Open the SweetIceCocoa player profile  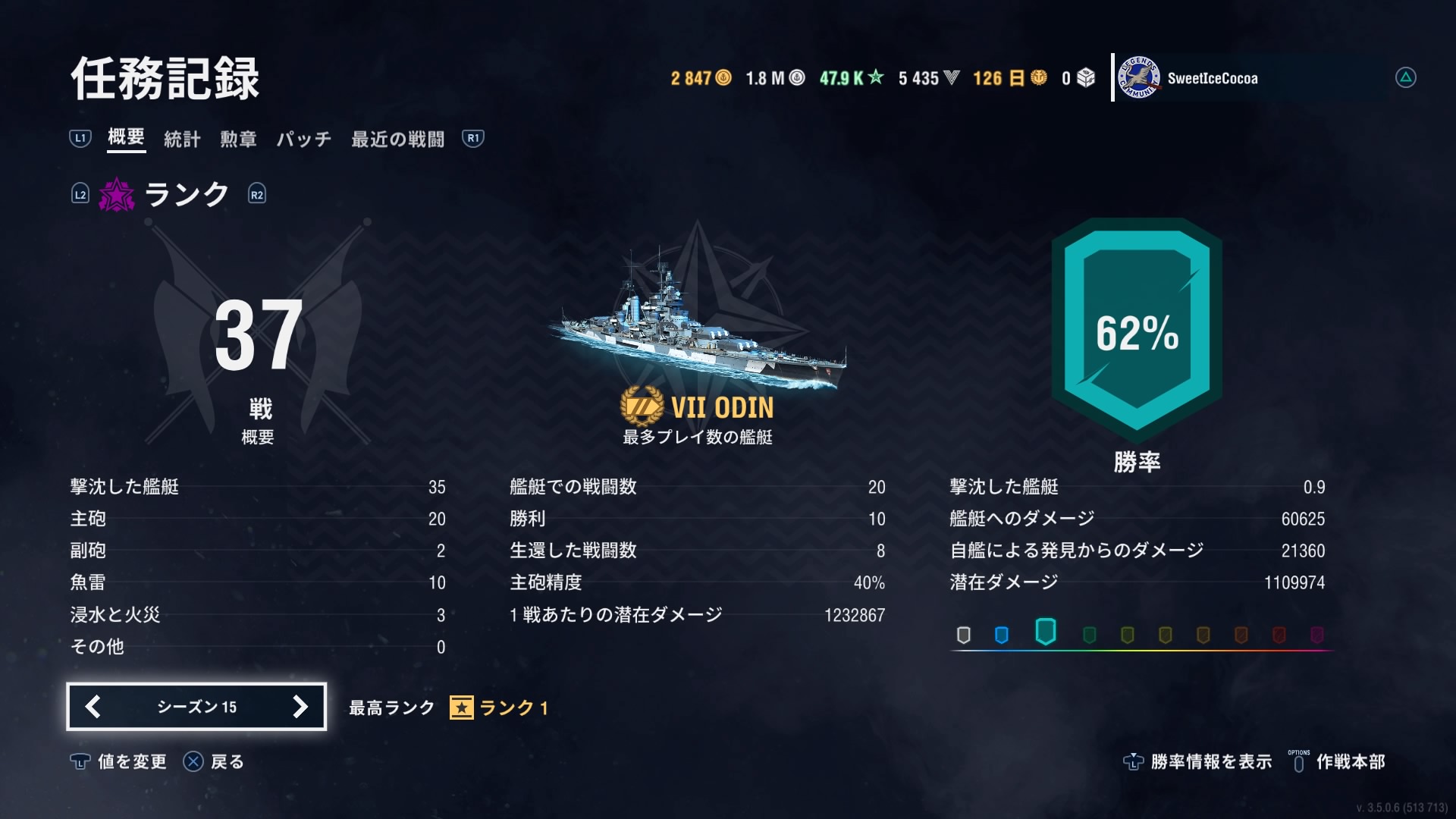pos(1212,78)
